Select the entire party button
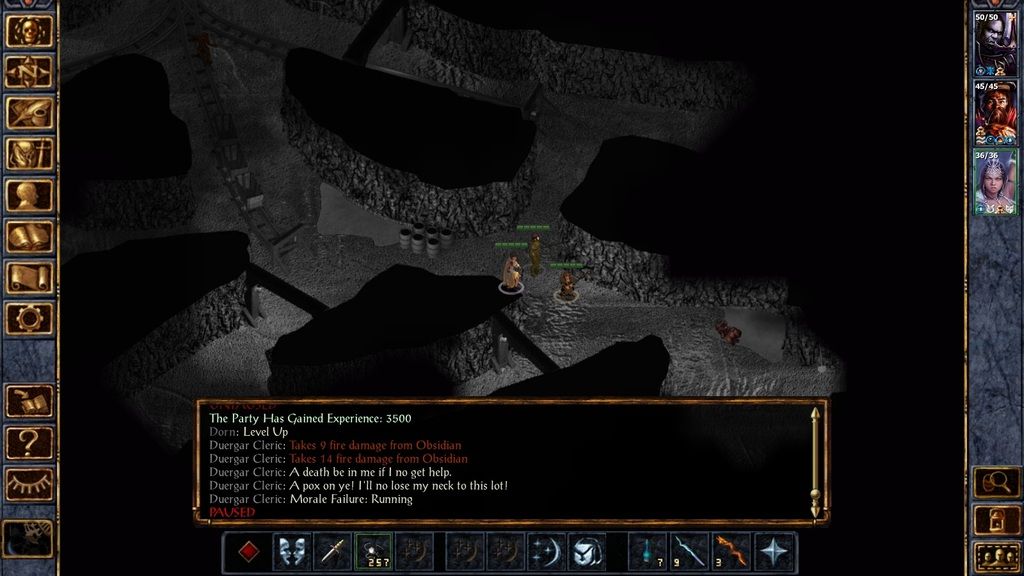1024x576 pixels. tap(996, 555)
